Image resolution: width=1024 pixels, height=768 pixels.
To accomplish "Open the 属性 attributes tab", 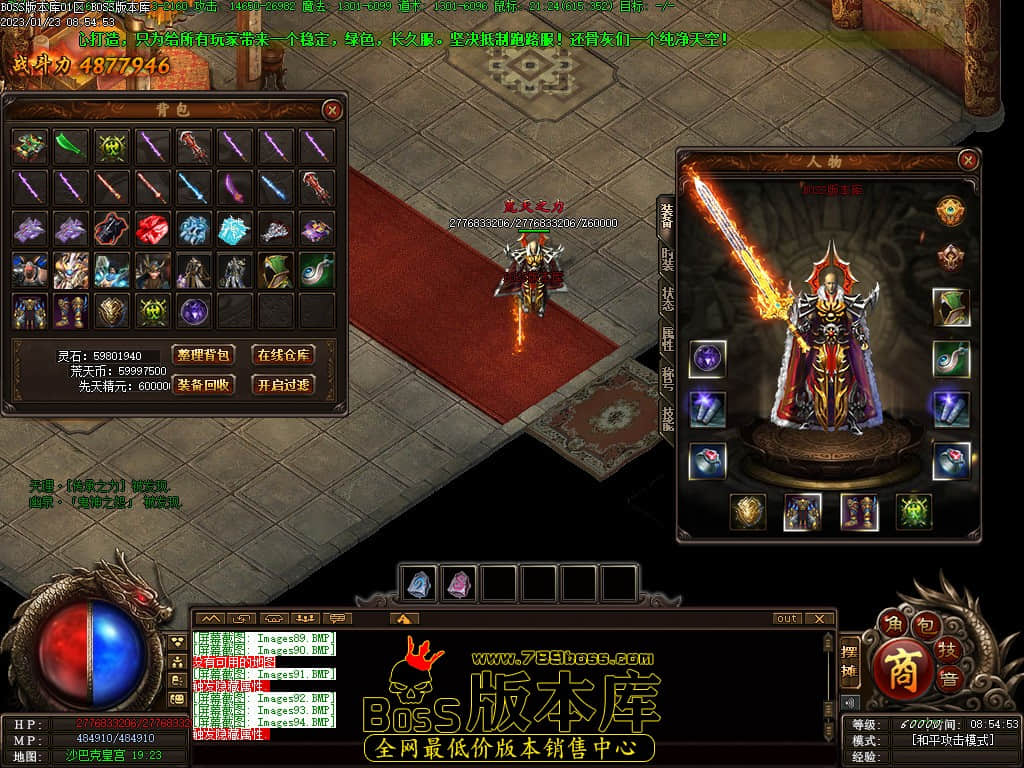I will [x=667, y=338].
